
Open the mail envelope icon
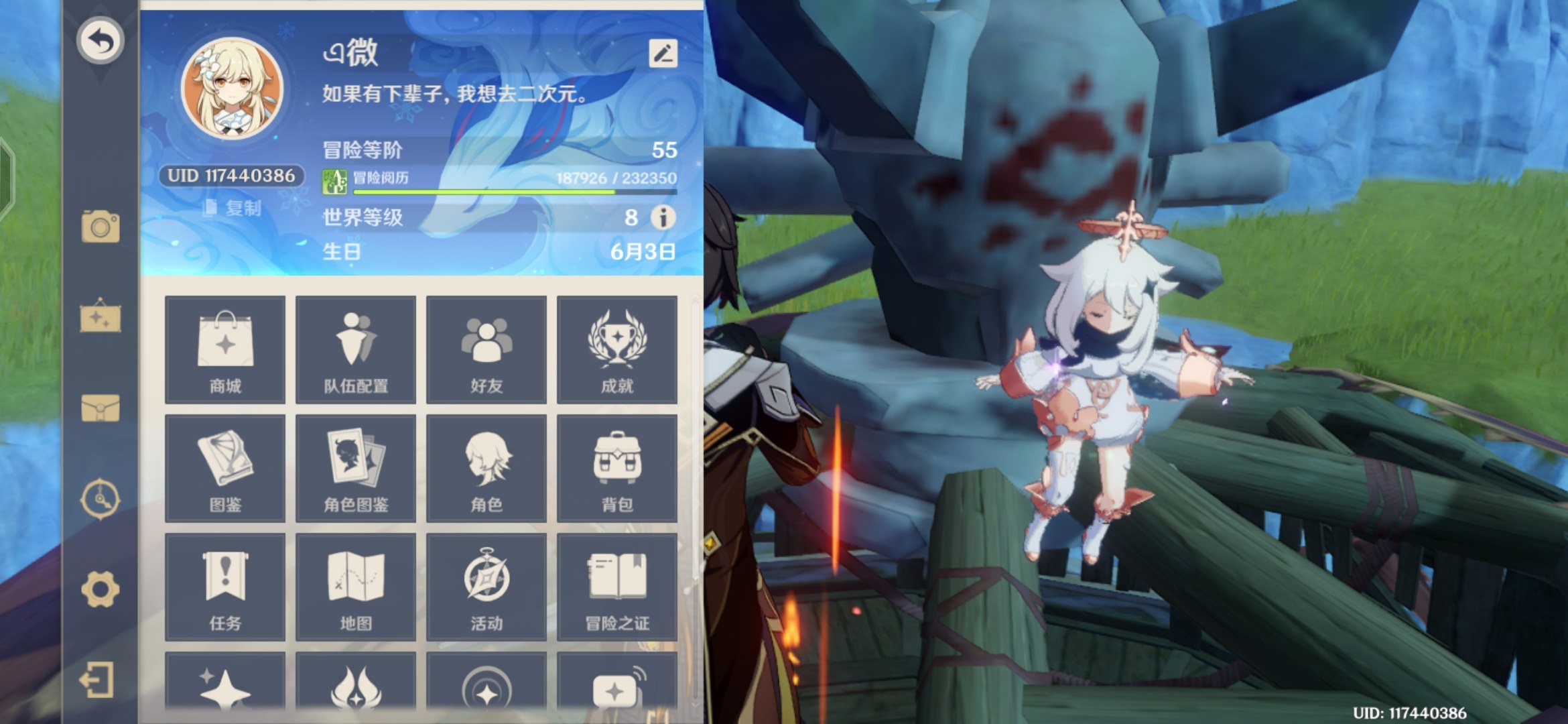tap(101, 408)
